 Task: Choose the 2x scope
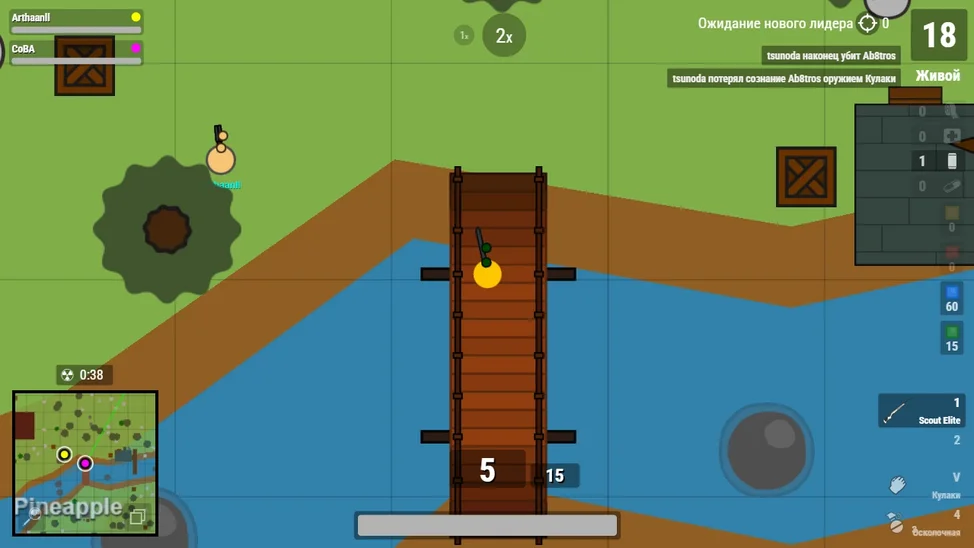click(503, 36)
